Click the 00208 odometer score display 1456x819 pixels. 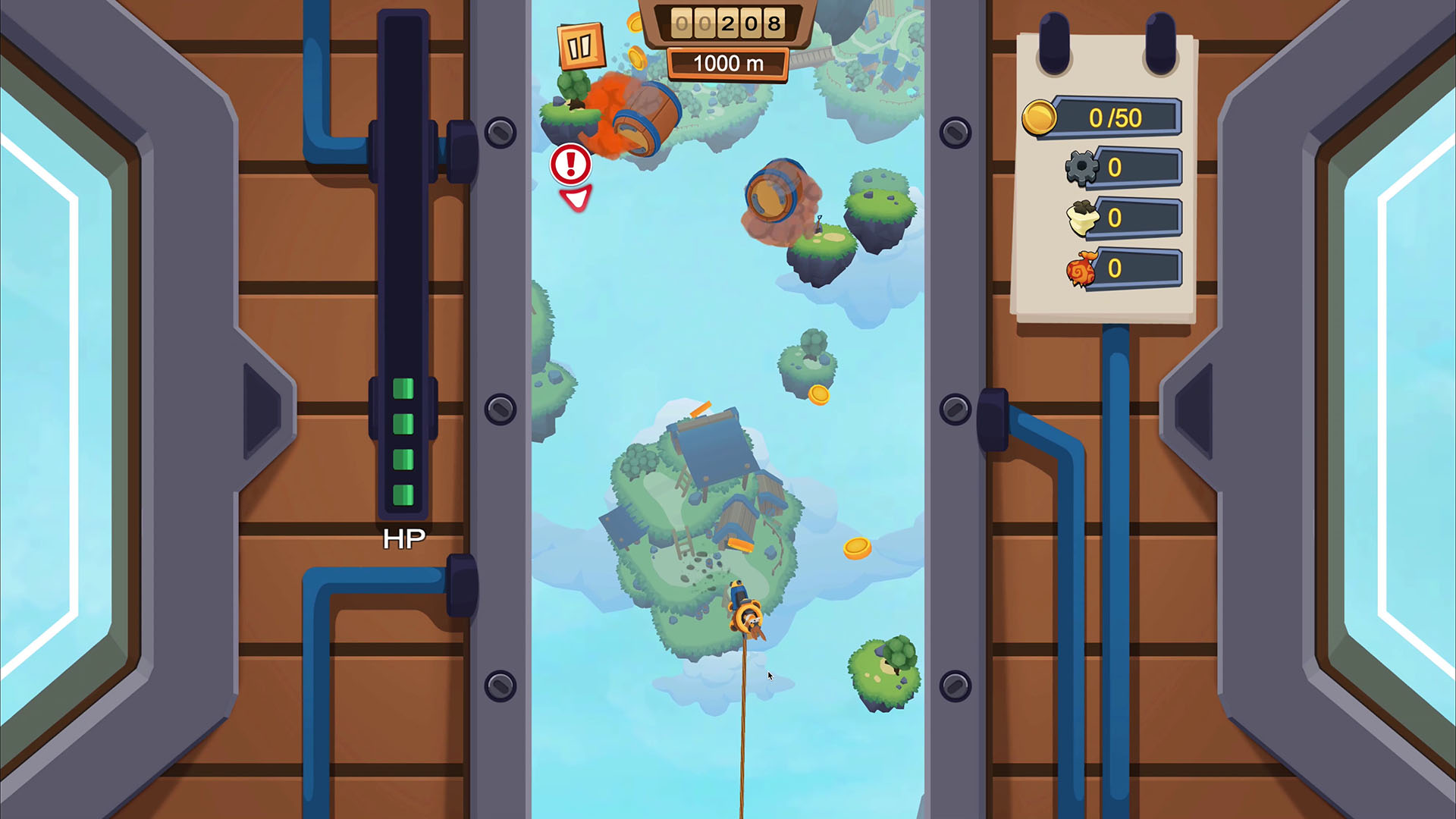click(726, 23)
